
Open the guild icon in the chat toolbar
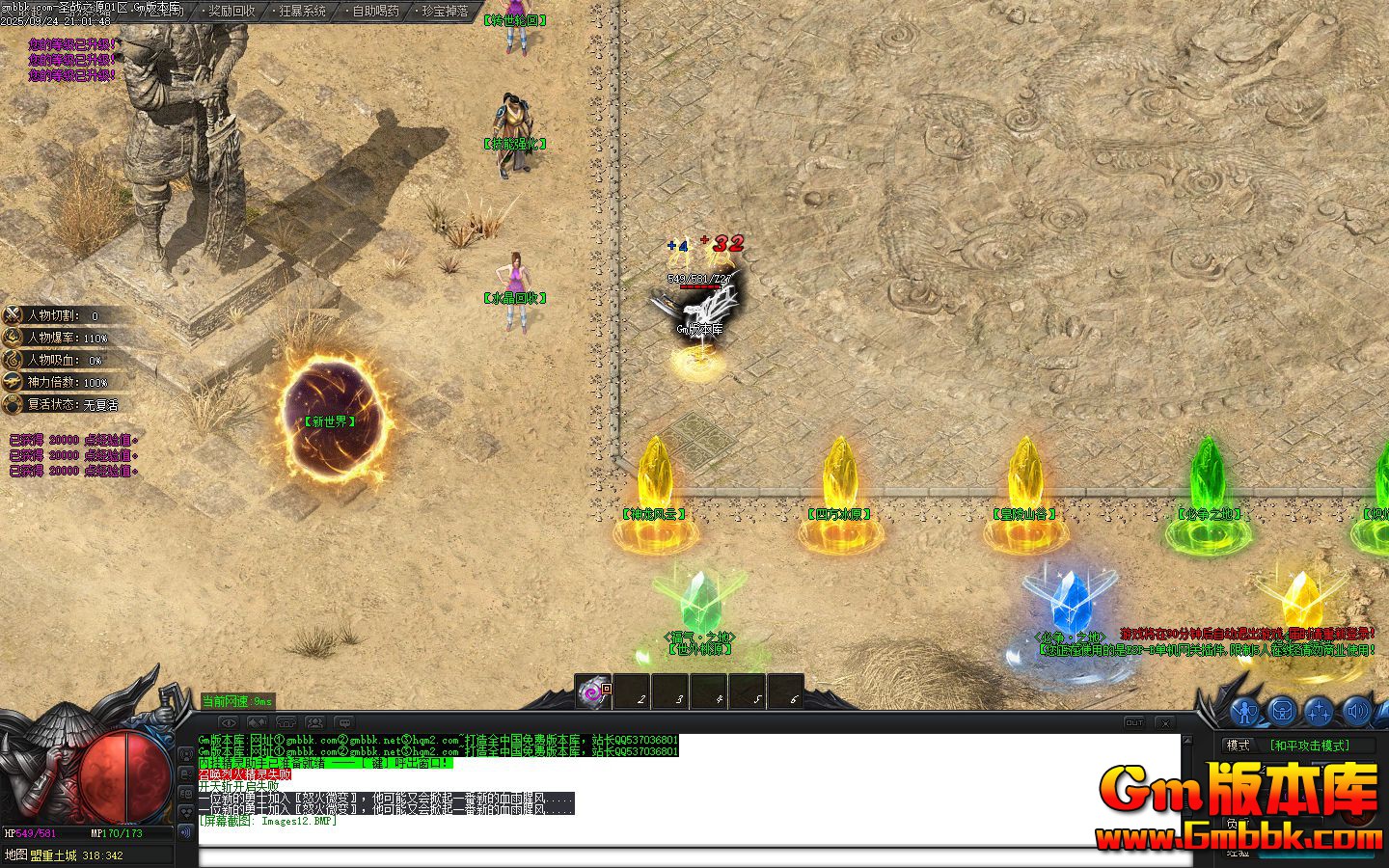286,721
